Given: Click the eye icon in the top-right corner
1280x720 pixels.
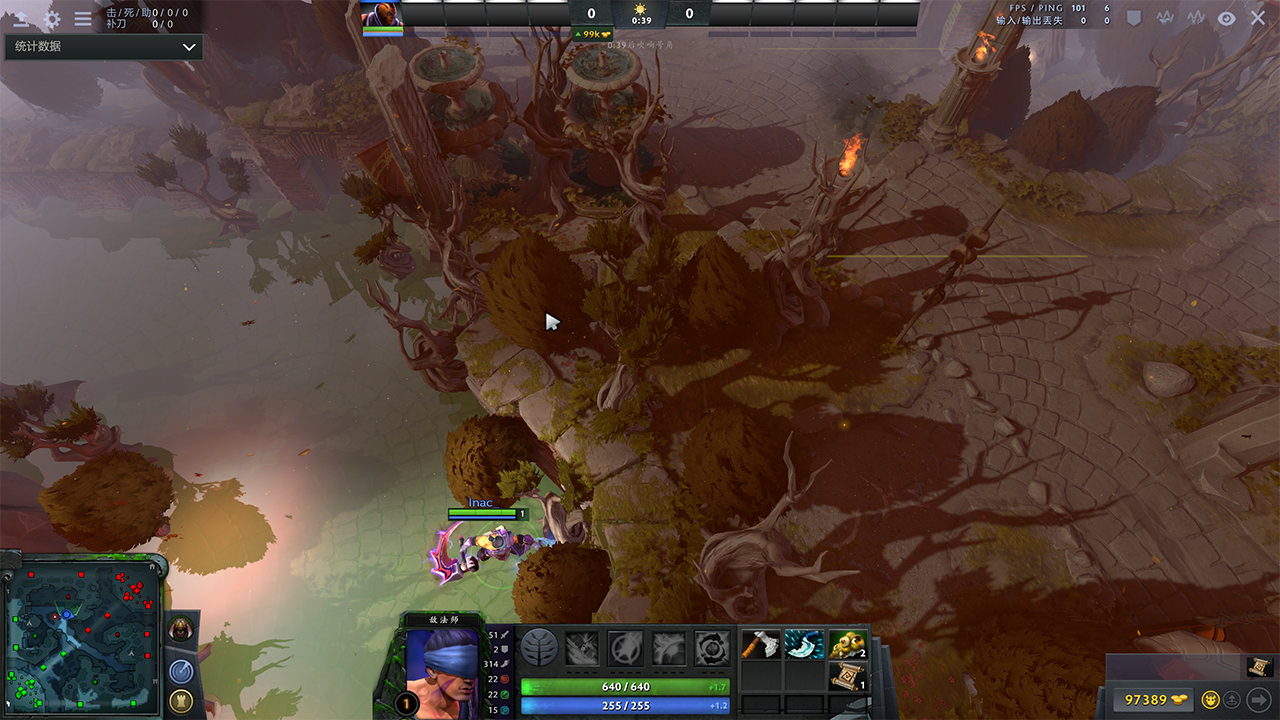Looking at the screenshot, I should [x=1227, y=18].
